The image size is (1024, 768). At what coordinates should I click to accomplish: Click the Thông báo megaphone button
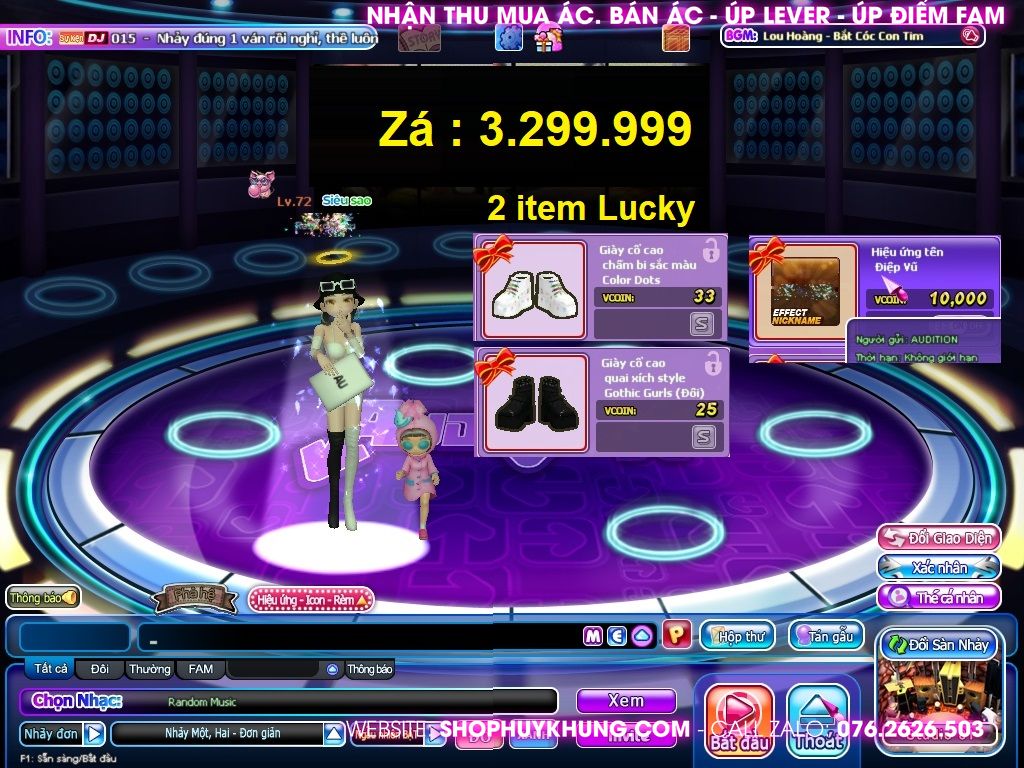[43, 597]
